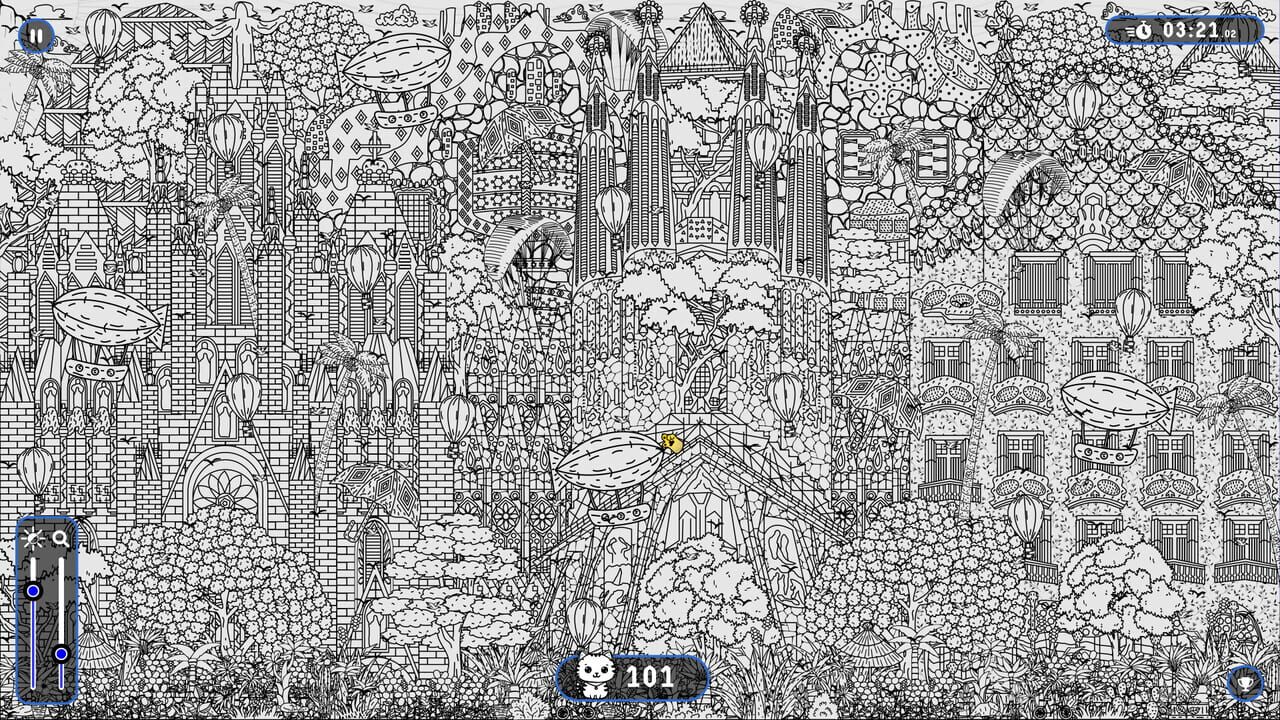Click the stopwatch icon beside the timer

point(1146,31)
